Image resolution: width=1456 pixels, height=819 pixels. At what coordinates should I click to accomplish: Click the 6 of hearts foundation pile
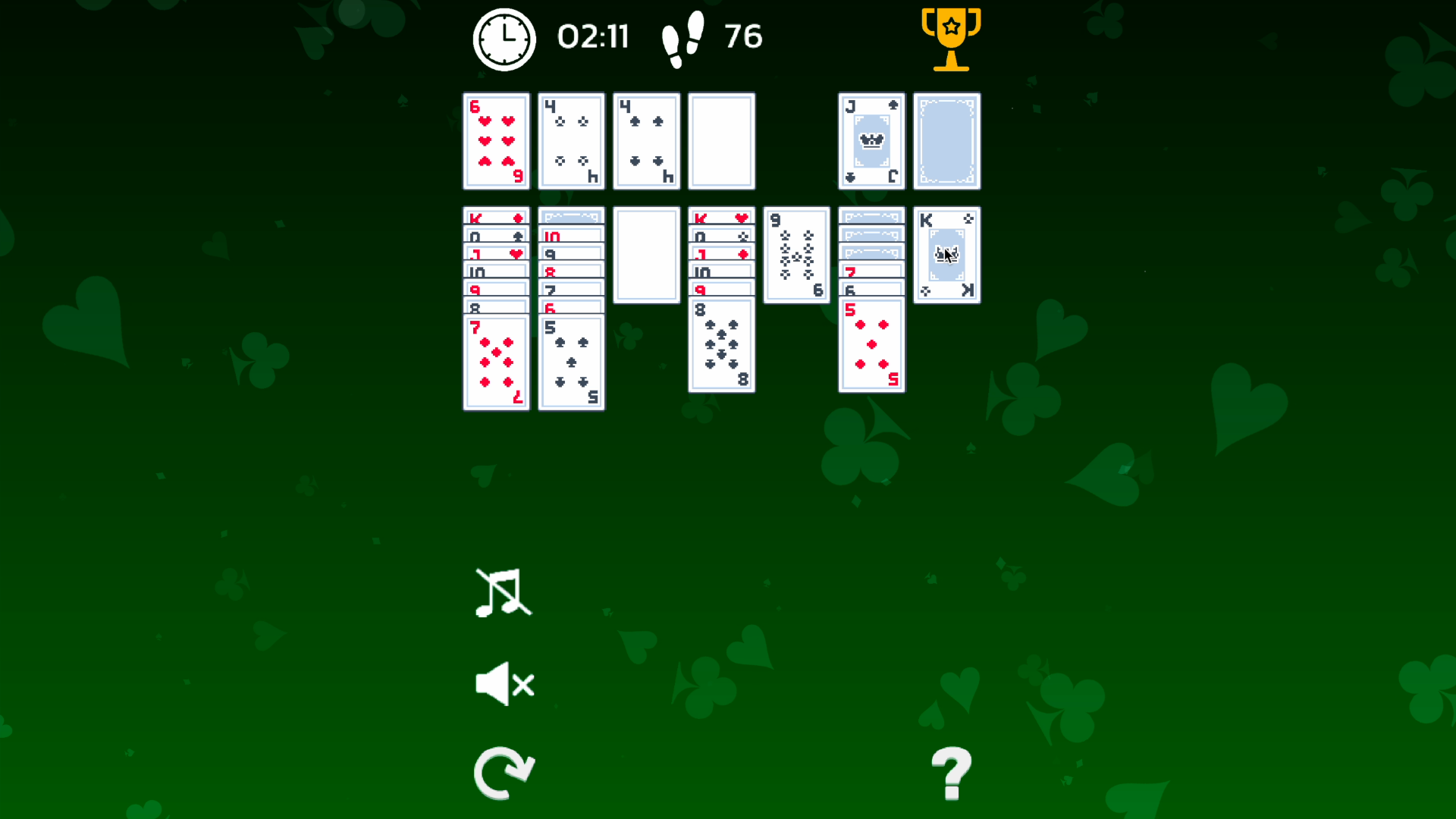tap(496, 141)
